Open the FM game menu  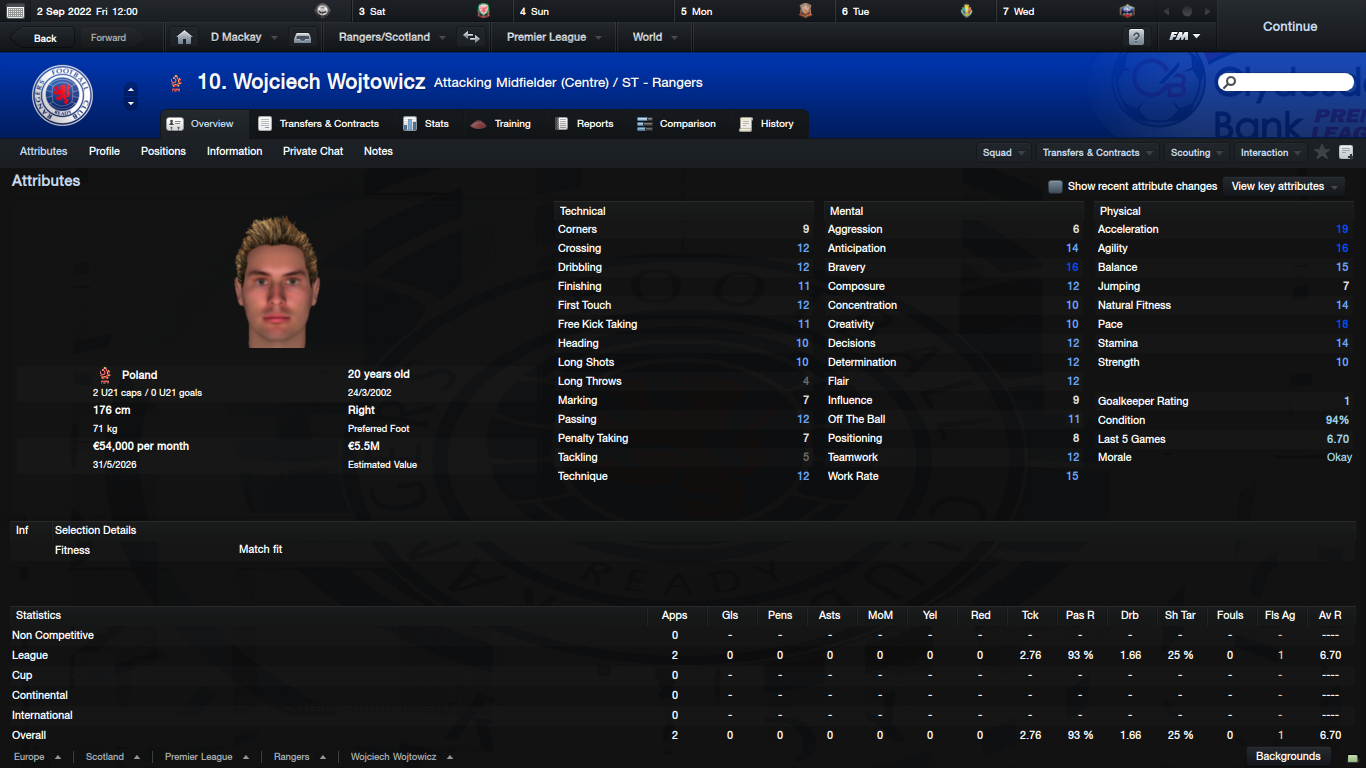(x=1185, y=37)
